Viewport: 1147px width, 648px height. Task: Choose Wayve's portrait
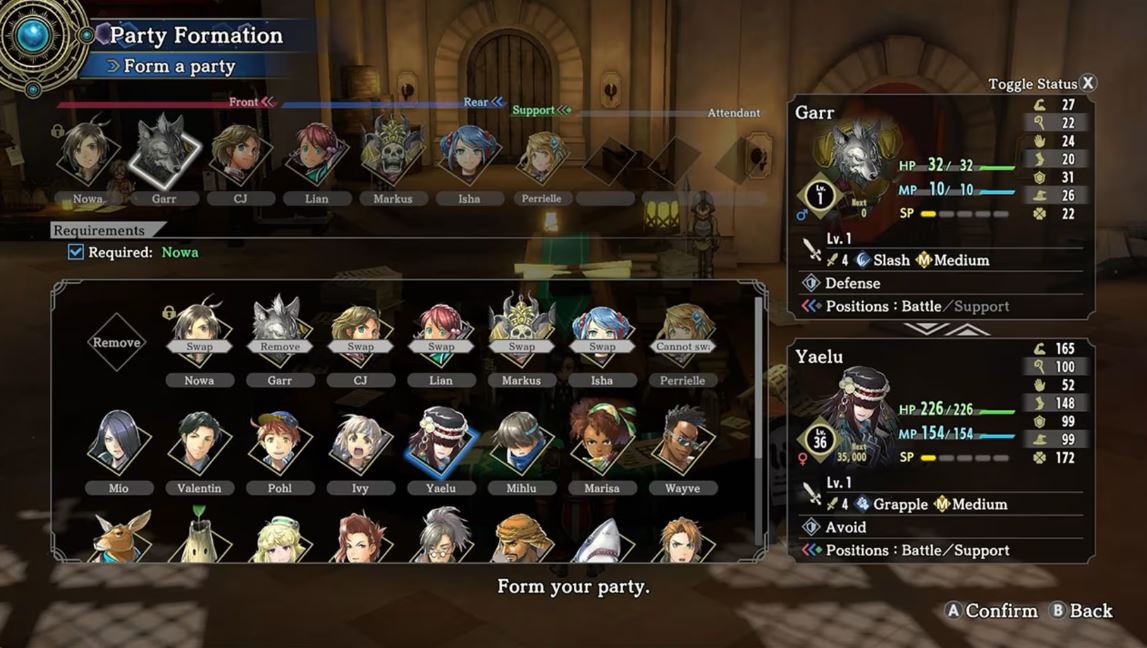point(682,442)
